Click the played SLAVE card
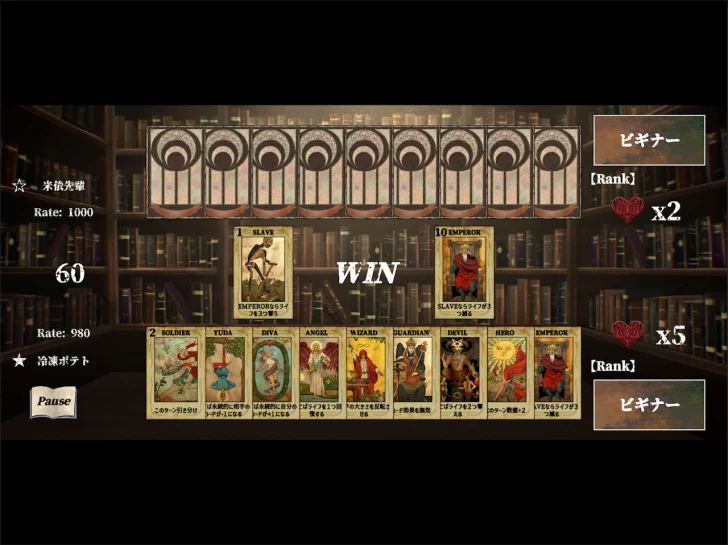Viewport: 728px width, 545px height. coord(263,271)
